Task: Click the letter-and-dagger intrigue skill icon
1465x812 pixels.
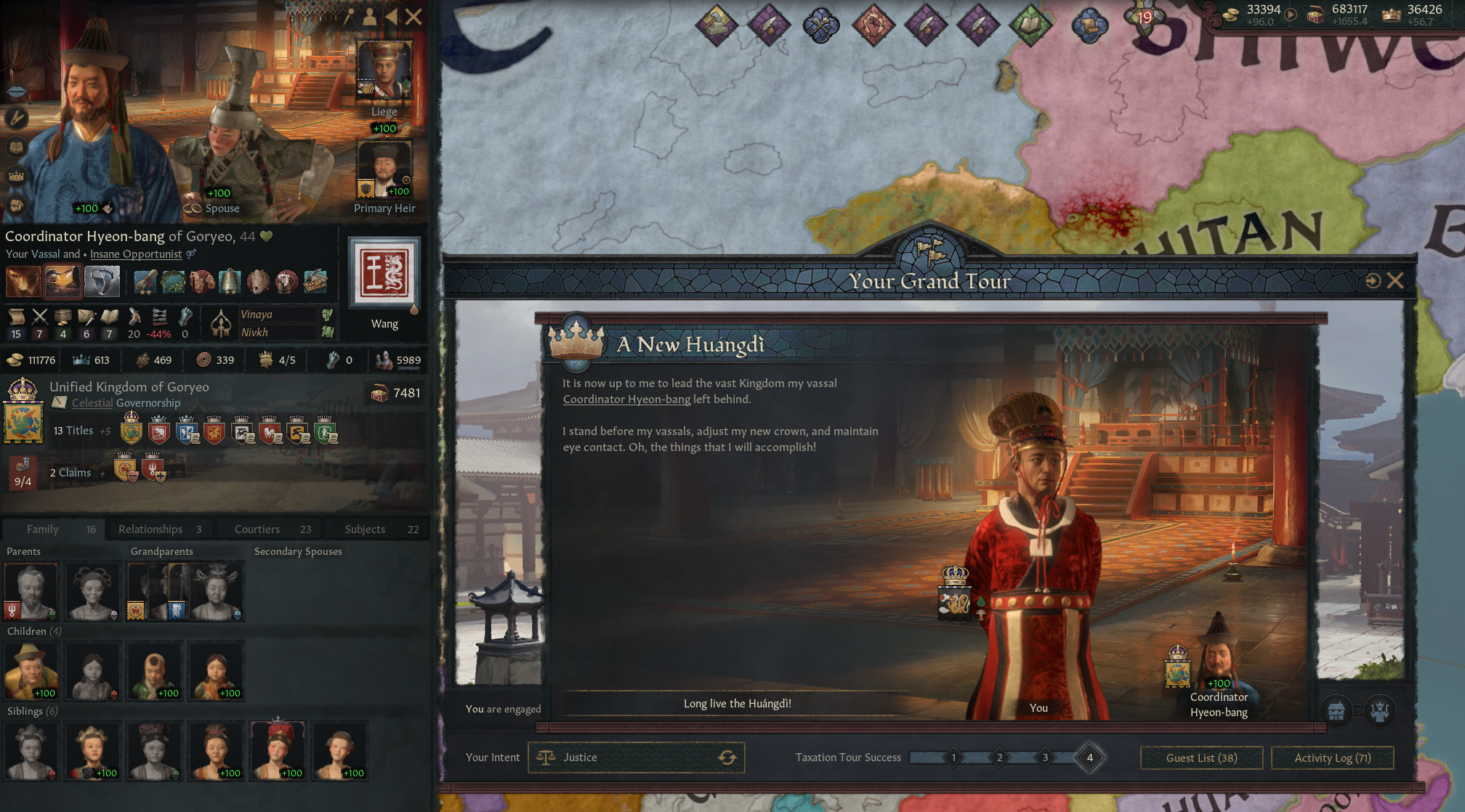Action: (87, 317)
